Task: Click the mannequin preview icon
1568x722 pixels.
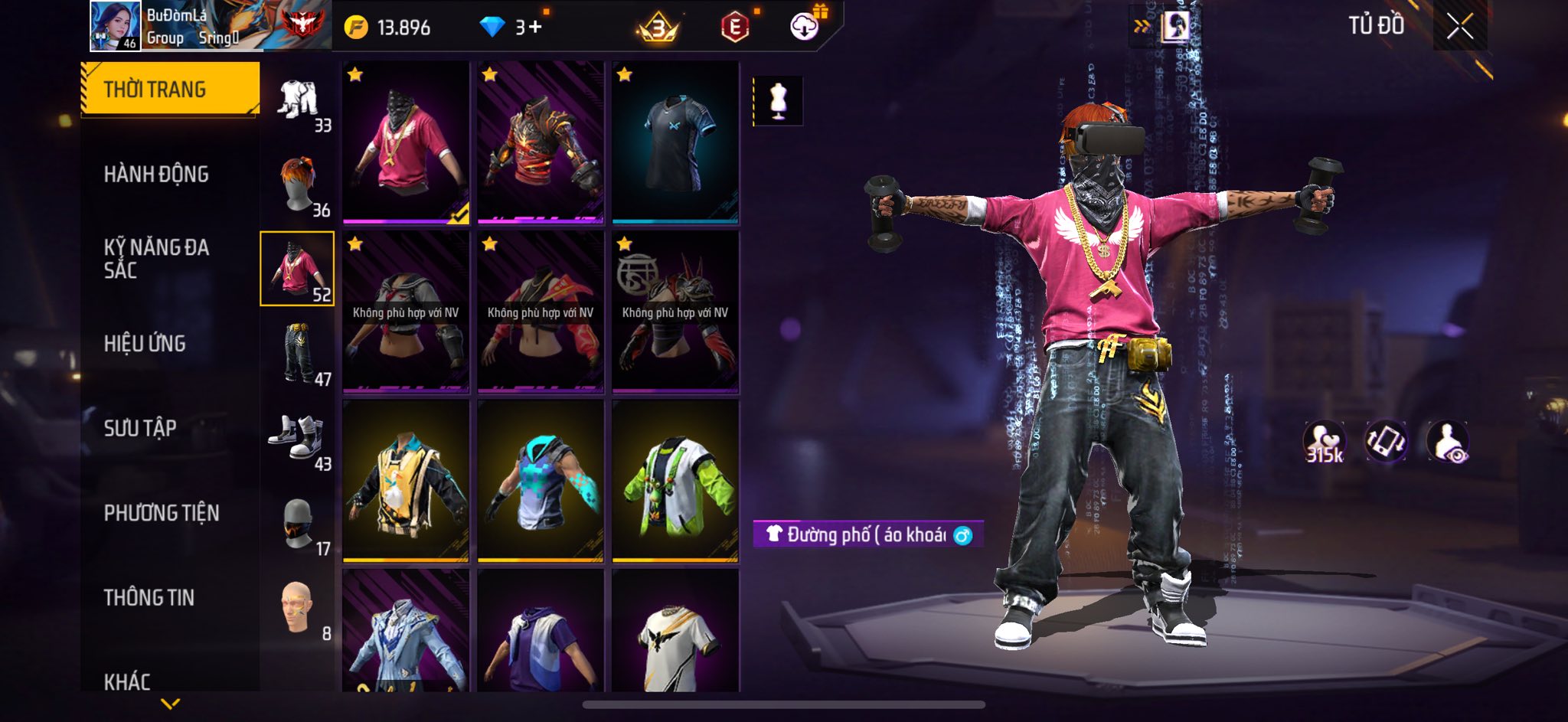Action: 778,100
